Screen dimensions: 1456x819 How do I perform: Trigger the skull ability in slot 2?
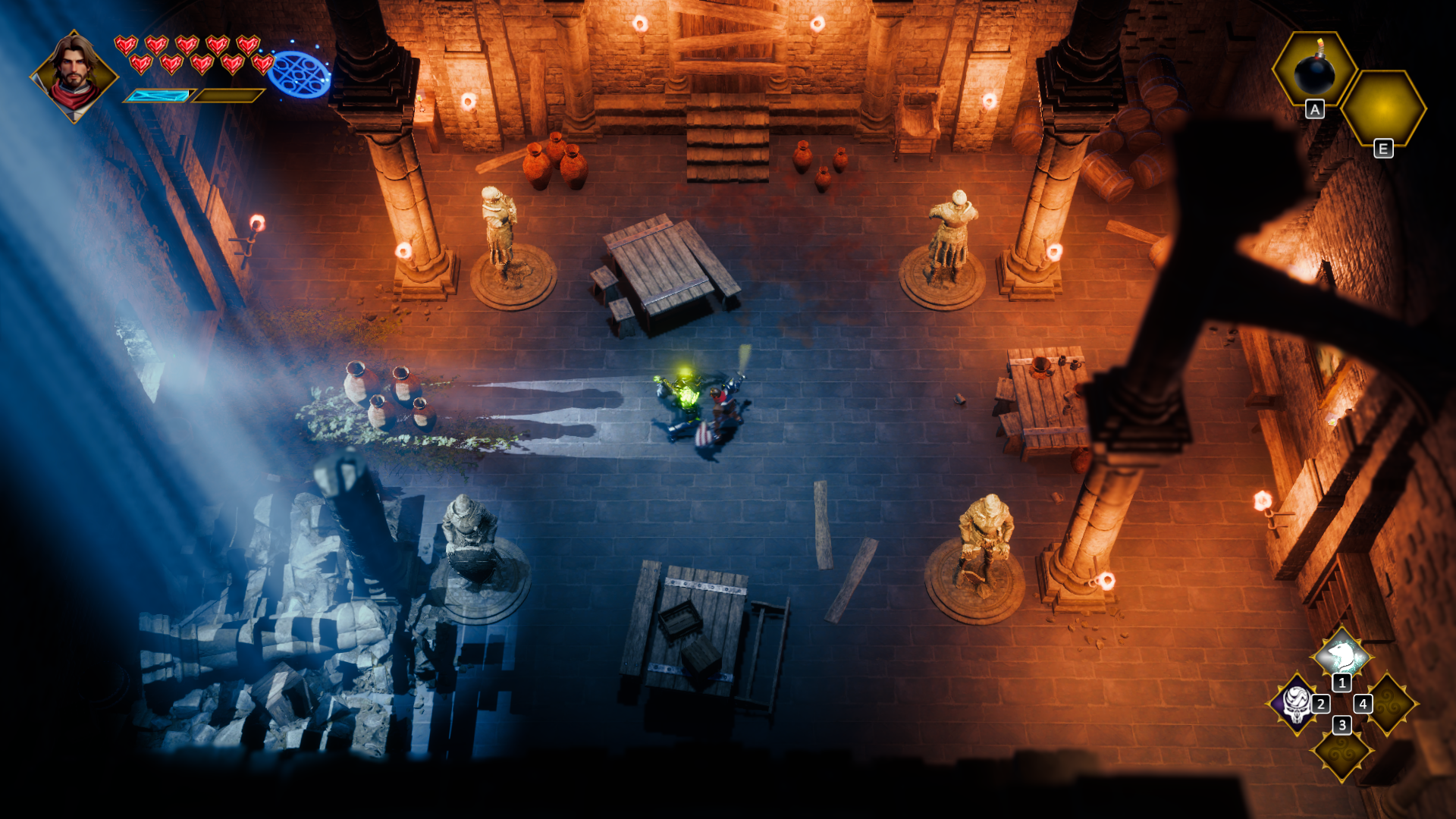[1296, 704]
